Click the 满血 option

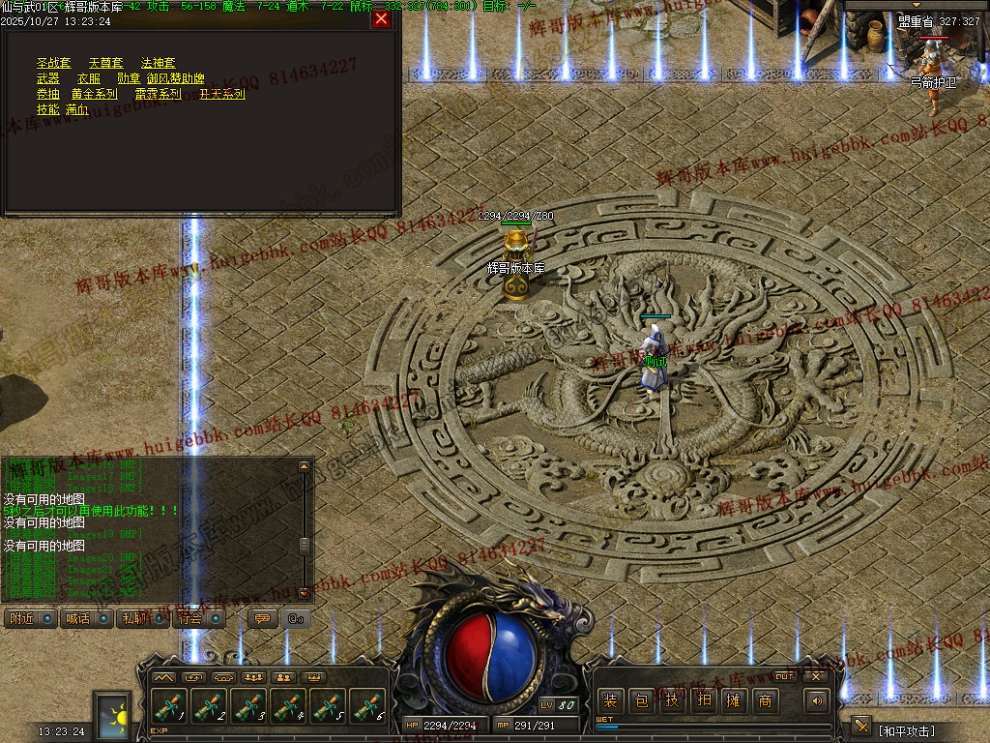pyautogui.click(x=77, y=110)
